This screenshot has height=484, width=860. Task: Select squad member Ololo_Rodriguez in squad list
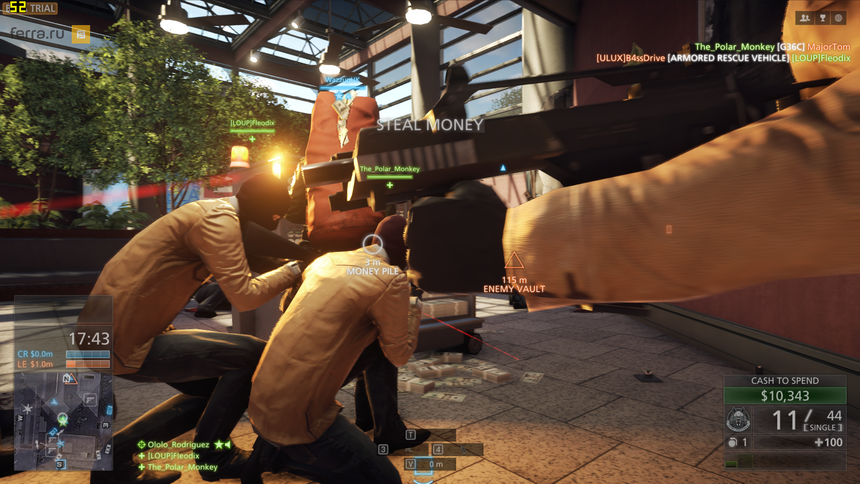tap(179, 444)
